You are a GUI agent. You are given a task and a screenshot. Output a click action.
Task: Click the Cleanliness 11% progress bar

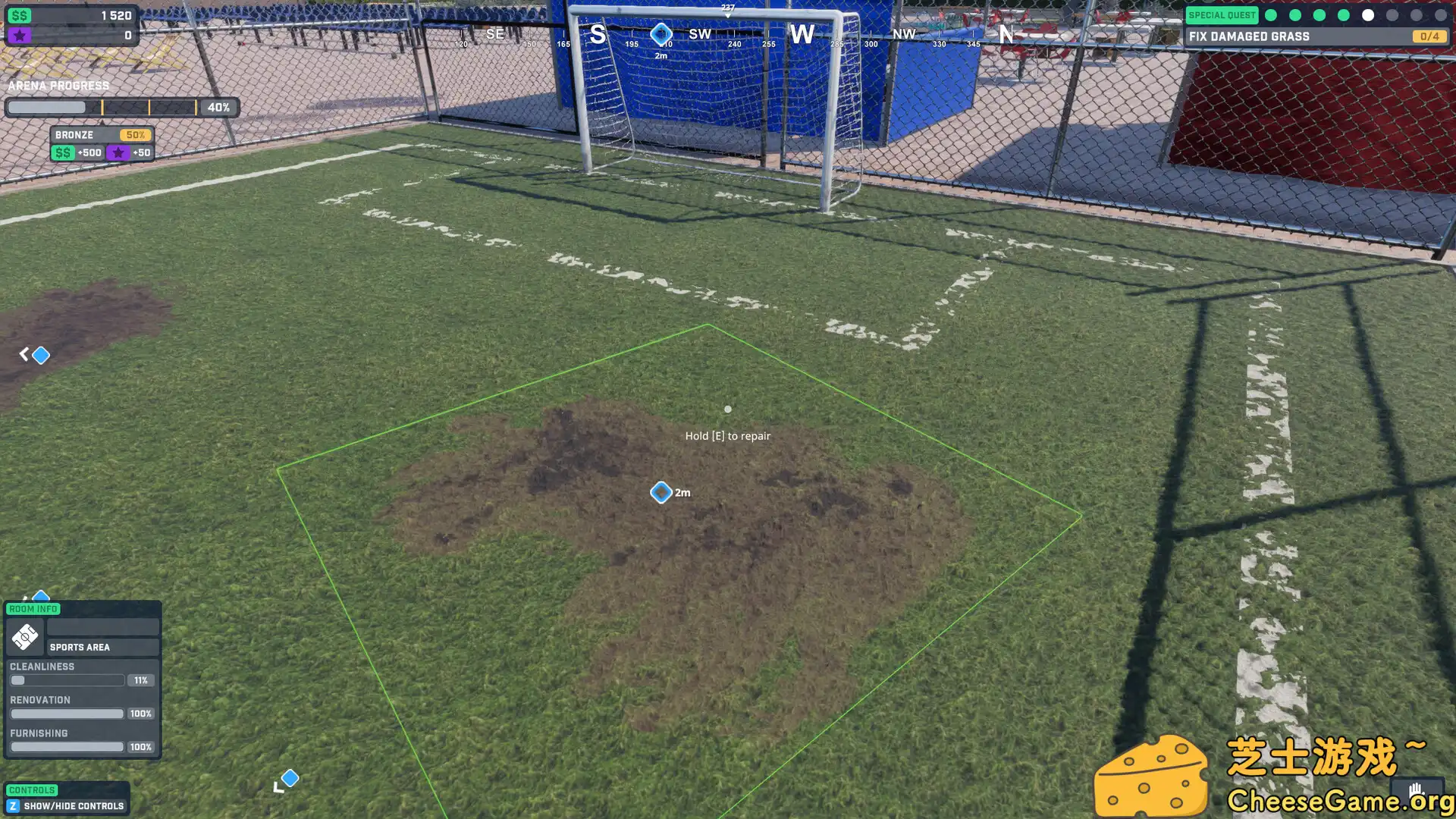[x=67, y=679]
